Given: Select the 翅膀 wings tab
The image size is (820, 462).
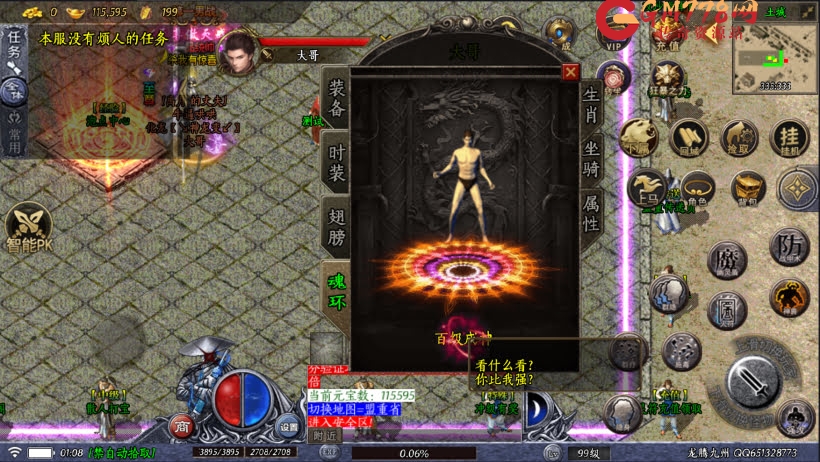Looking at the screenshot, I should click(x=336, y=226).
